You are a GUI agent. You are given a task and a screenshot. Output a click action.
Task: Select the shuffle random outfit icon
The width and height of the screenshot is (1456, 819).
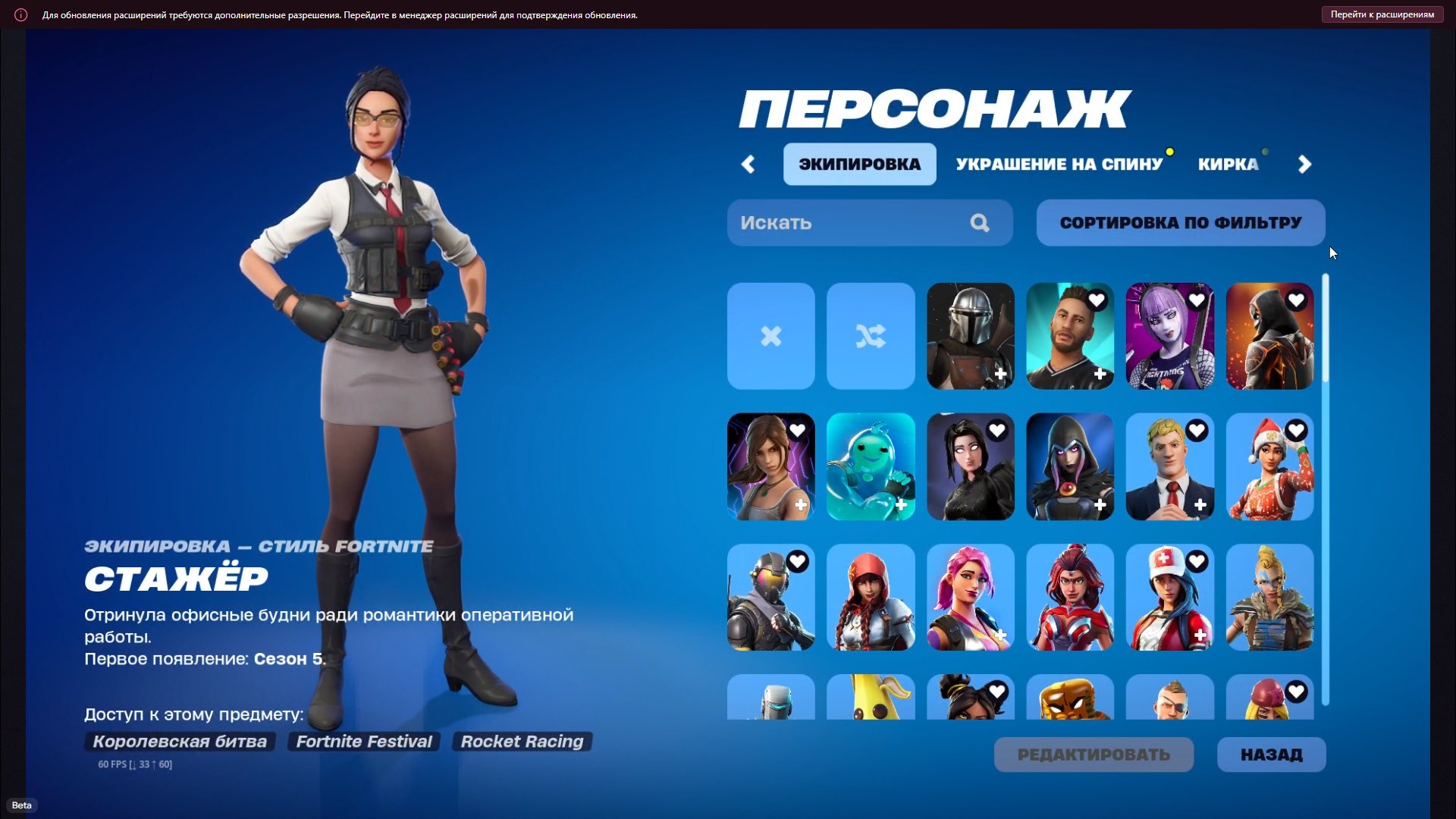click(x=870, y=336)
